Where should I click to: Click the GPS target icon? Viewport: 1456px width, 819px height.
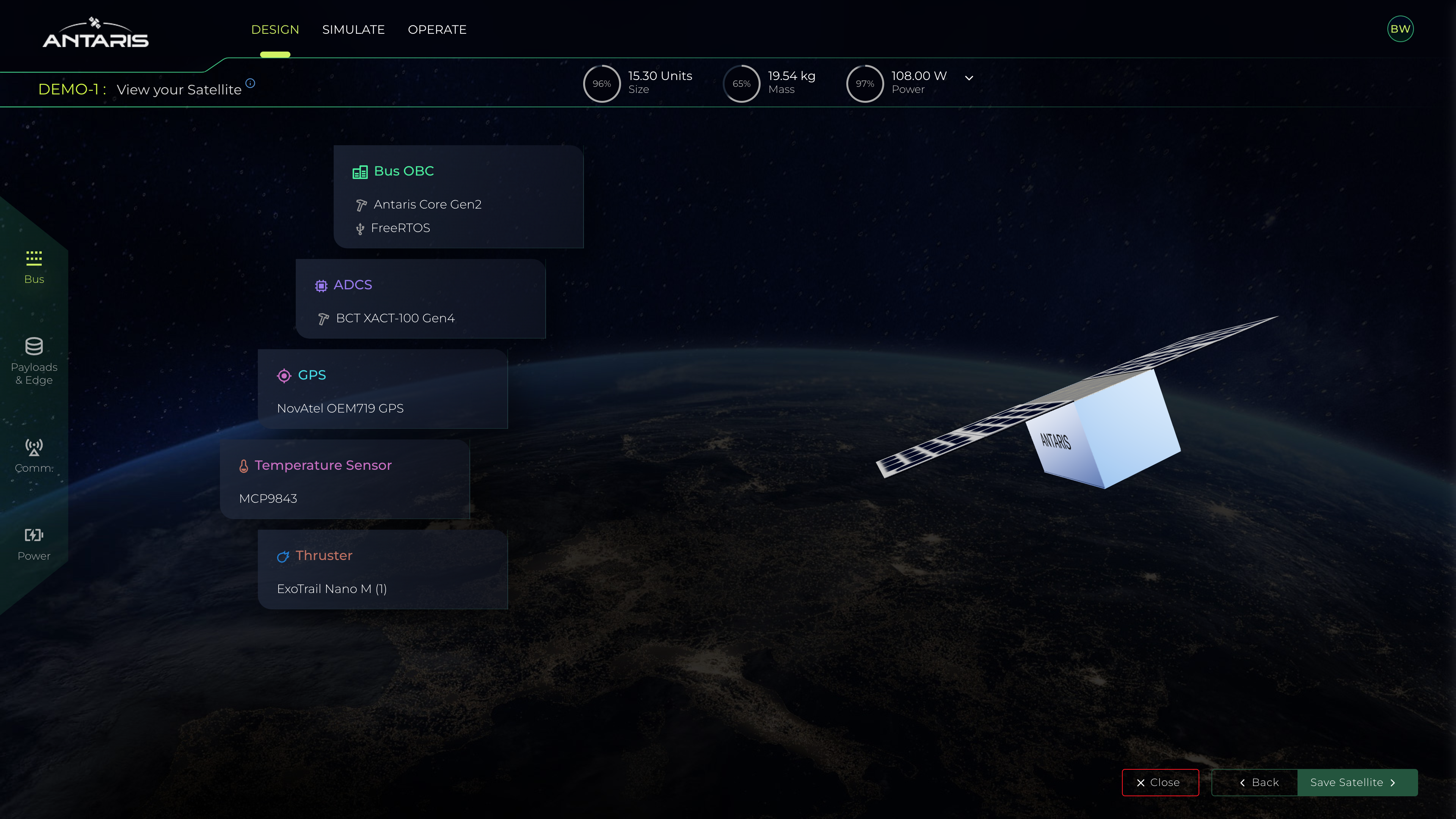click(x=284, y=375)
